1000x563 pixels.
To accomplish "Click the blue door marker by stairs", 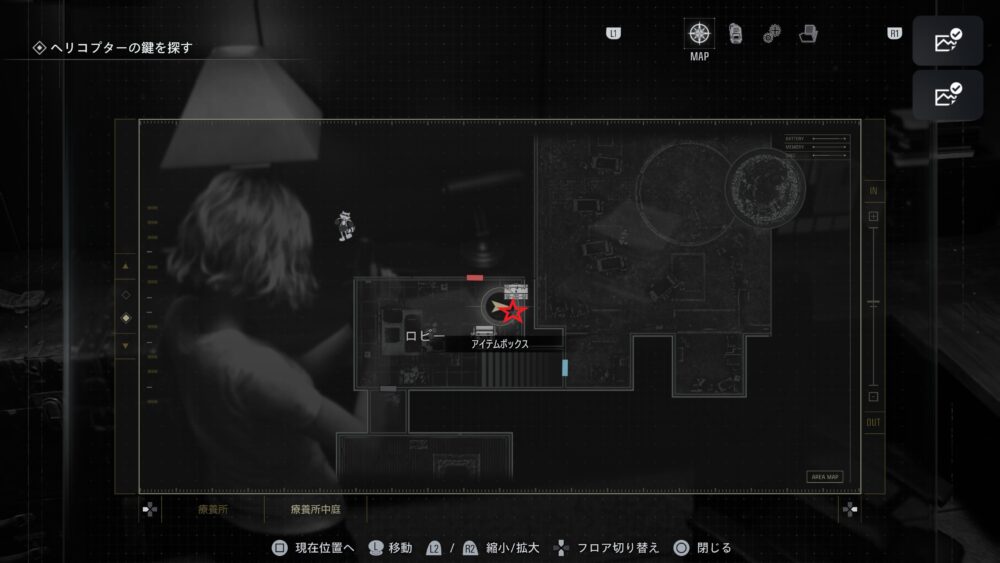I will click(565, 367).
